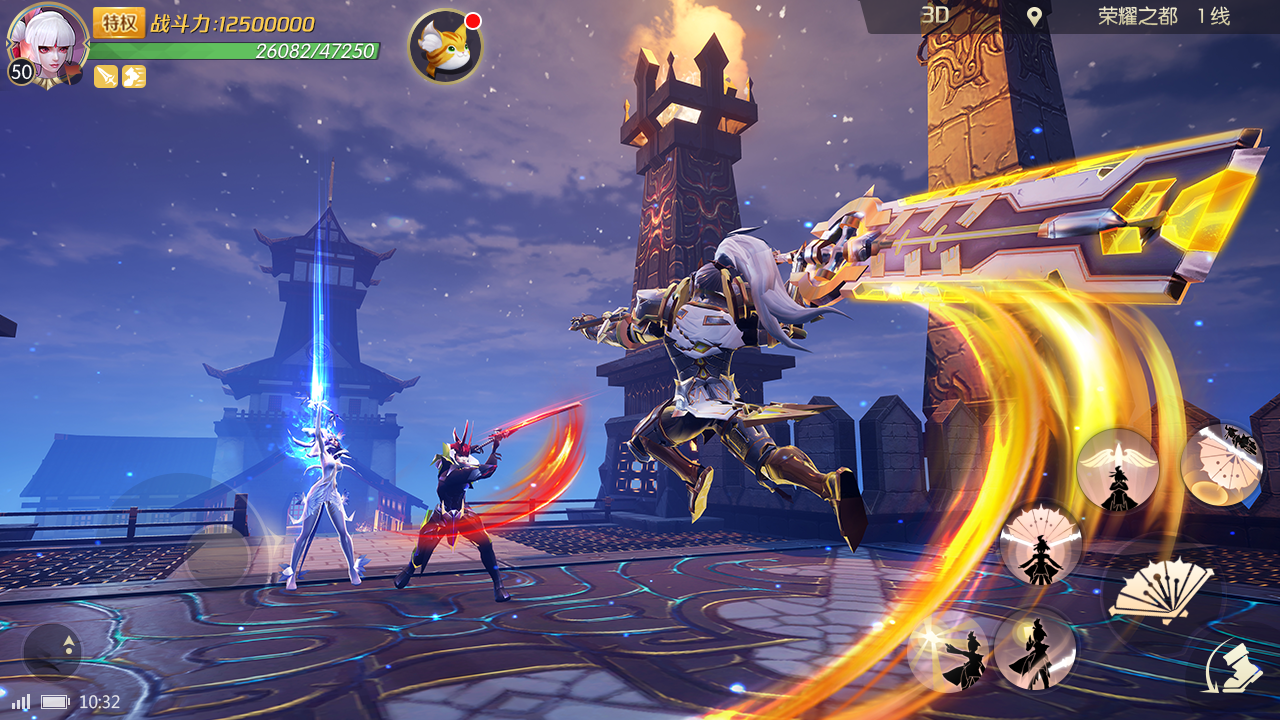This screenshot has height=720, width=1280.
Task: Open the character portrait profile
Action: (46, 42)
